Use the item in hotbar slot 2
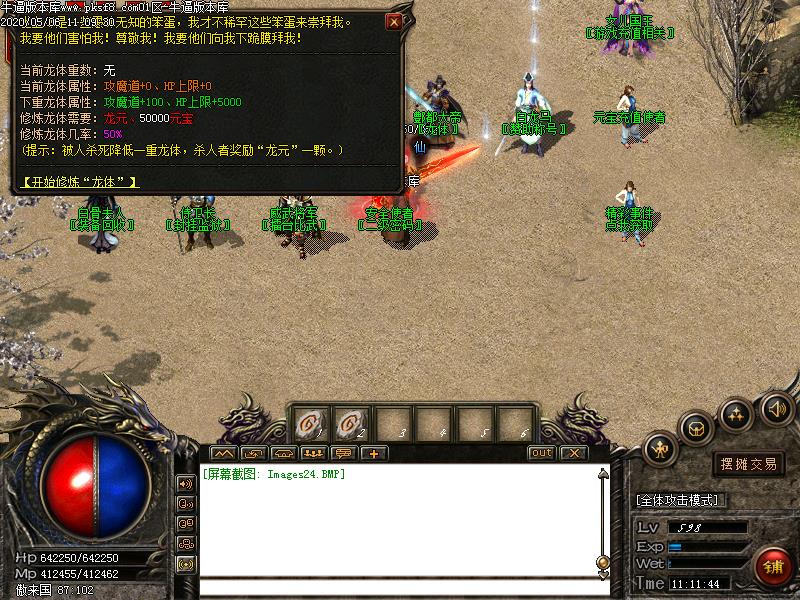Viewport: 800px width, 600px height. 350,423
